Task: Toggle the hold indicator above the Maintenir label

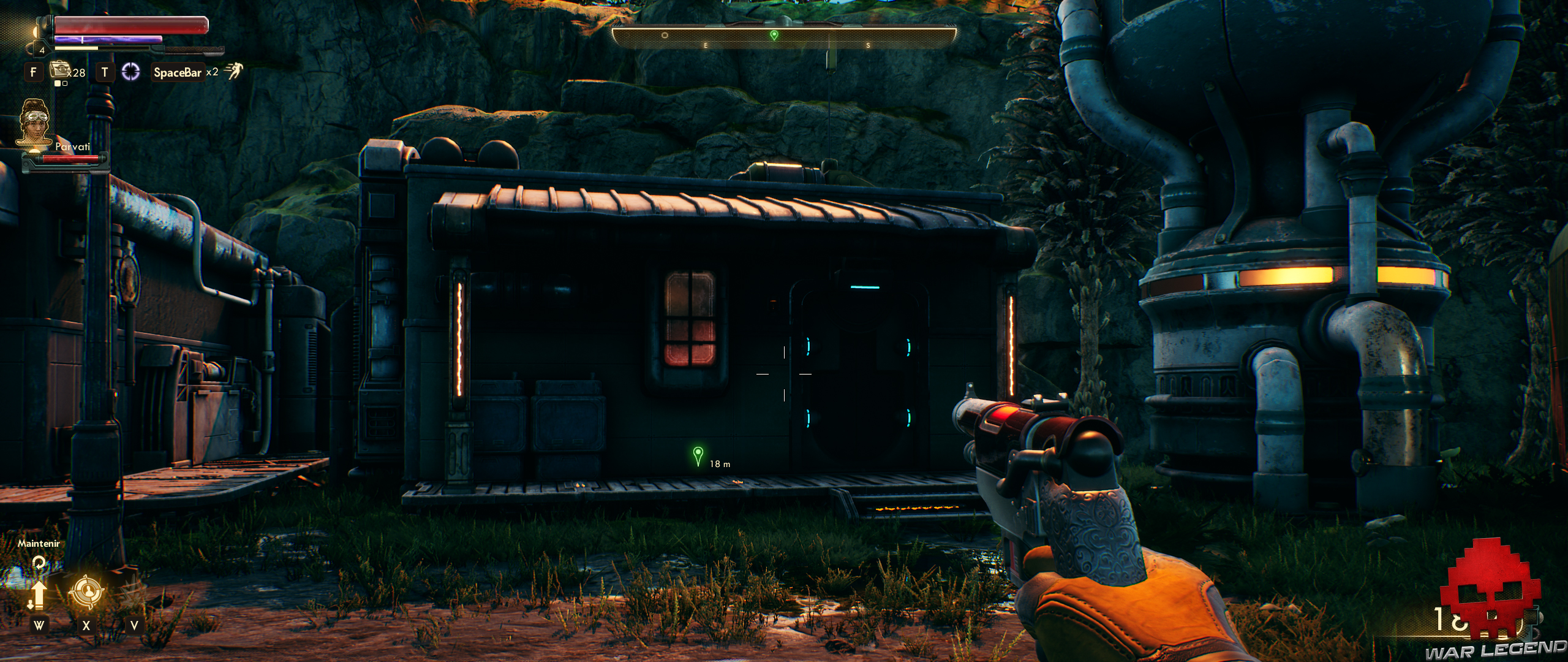Action: tap(38, 562)
